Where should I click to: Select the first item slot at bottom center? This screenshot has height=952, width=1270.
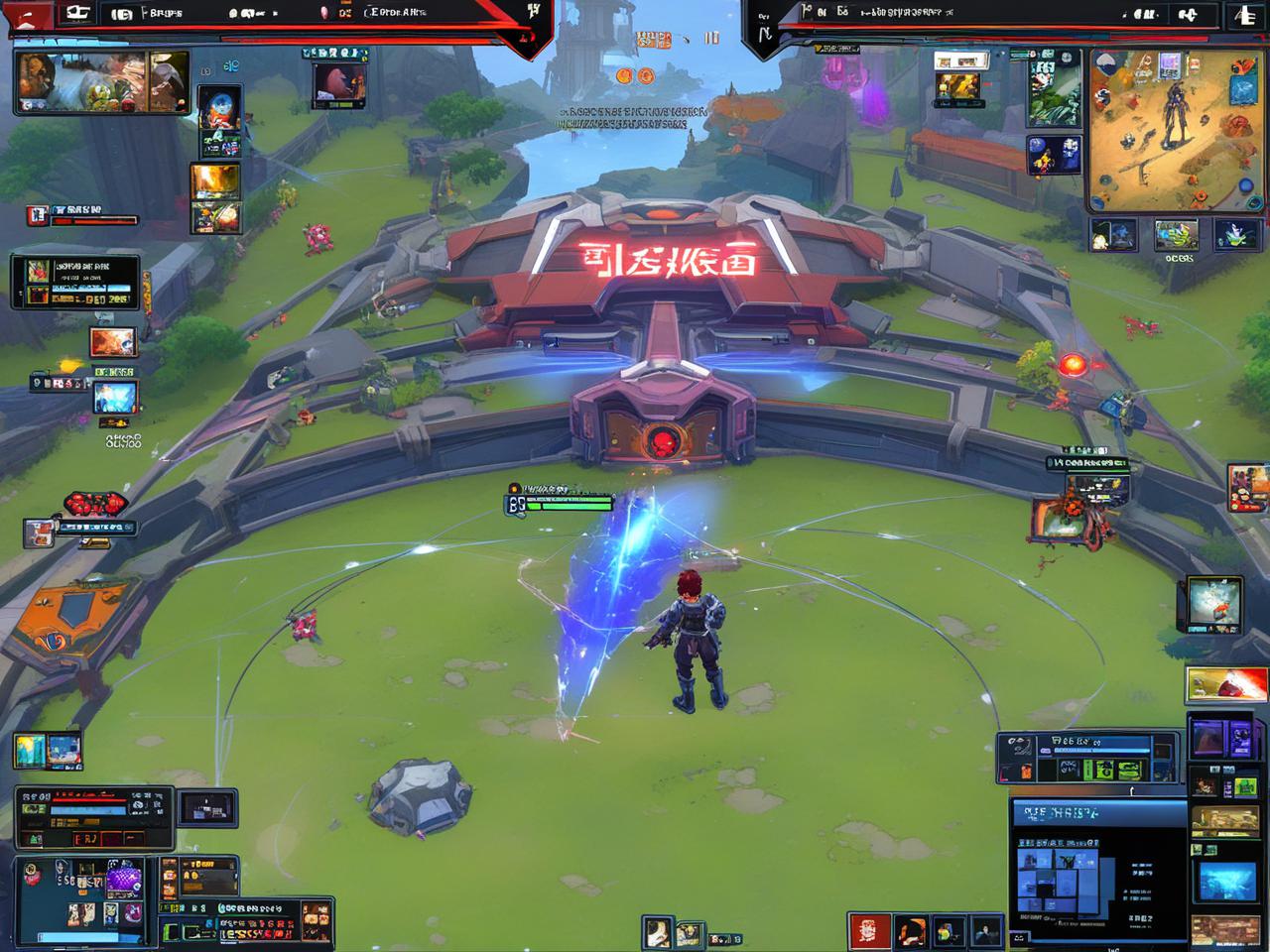656,932
